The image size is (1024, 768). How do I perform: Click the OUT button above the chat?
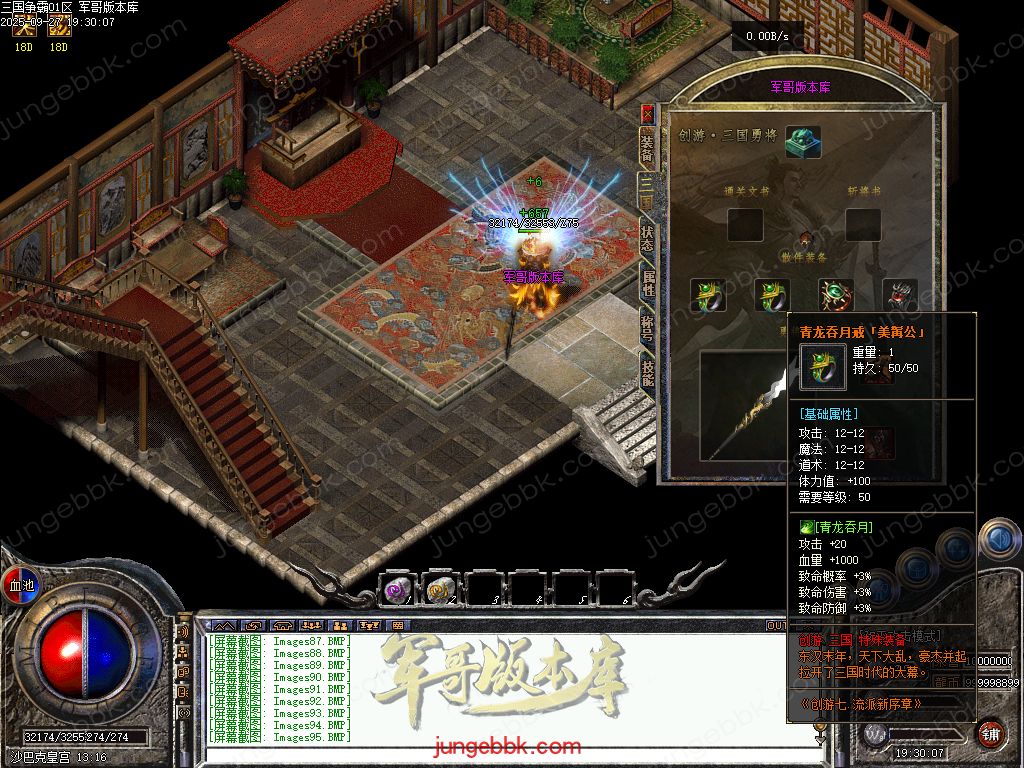777,625
